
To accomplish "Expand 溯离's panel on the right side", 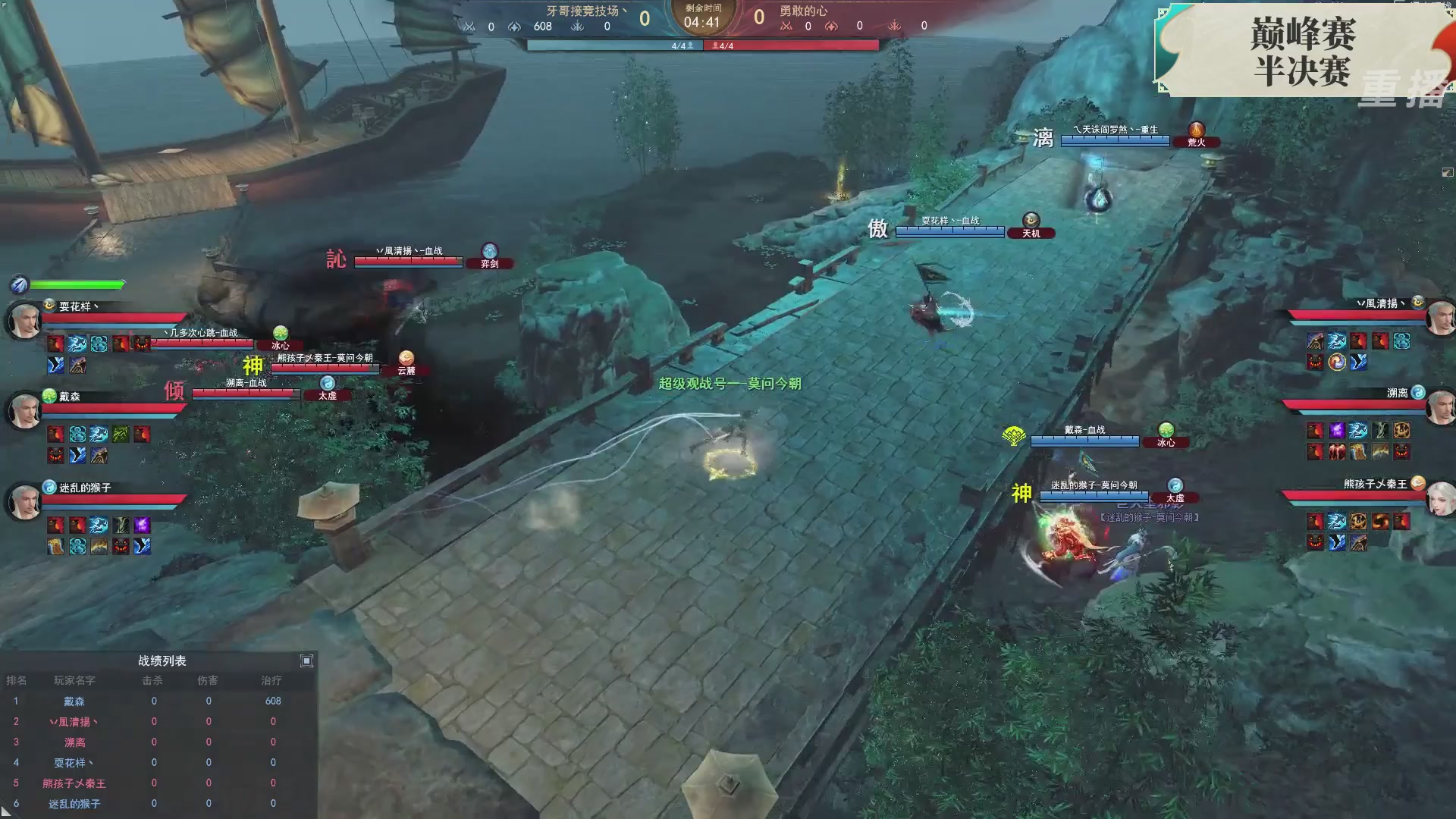I will (x=1399, y=394).
